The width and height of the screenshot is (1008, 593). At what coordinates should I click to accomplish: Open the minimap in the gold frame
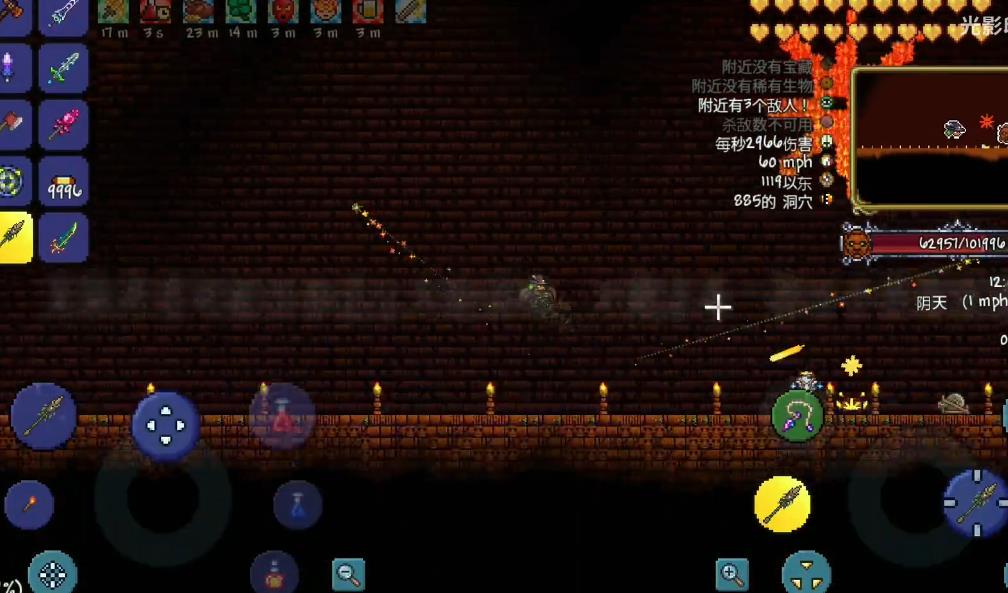click(930, 138)
